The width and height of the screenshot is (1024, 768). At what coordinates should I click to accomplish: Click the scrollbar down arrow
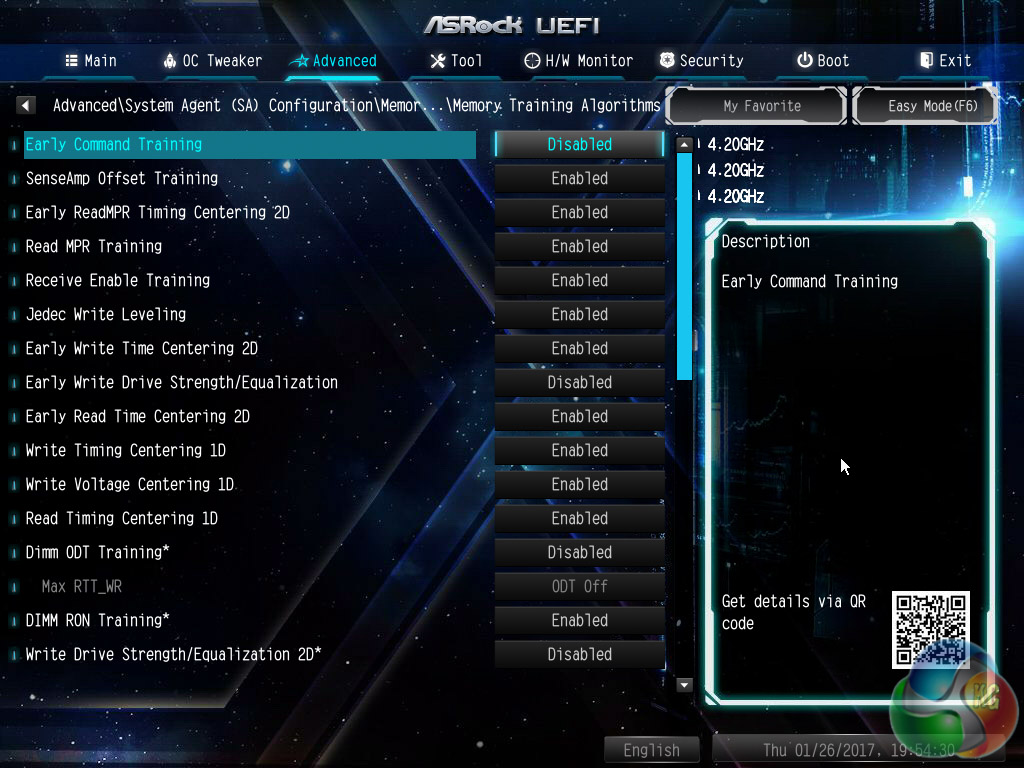685,685
